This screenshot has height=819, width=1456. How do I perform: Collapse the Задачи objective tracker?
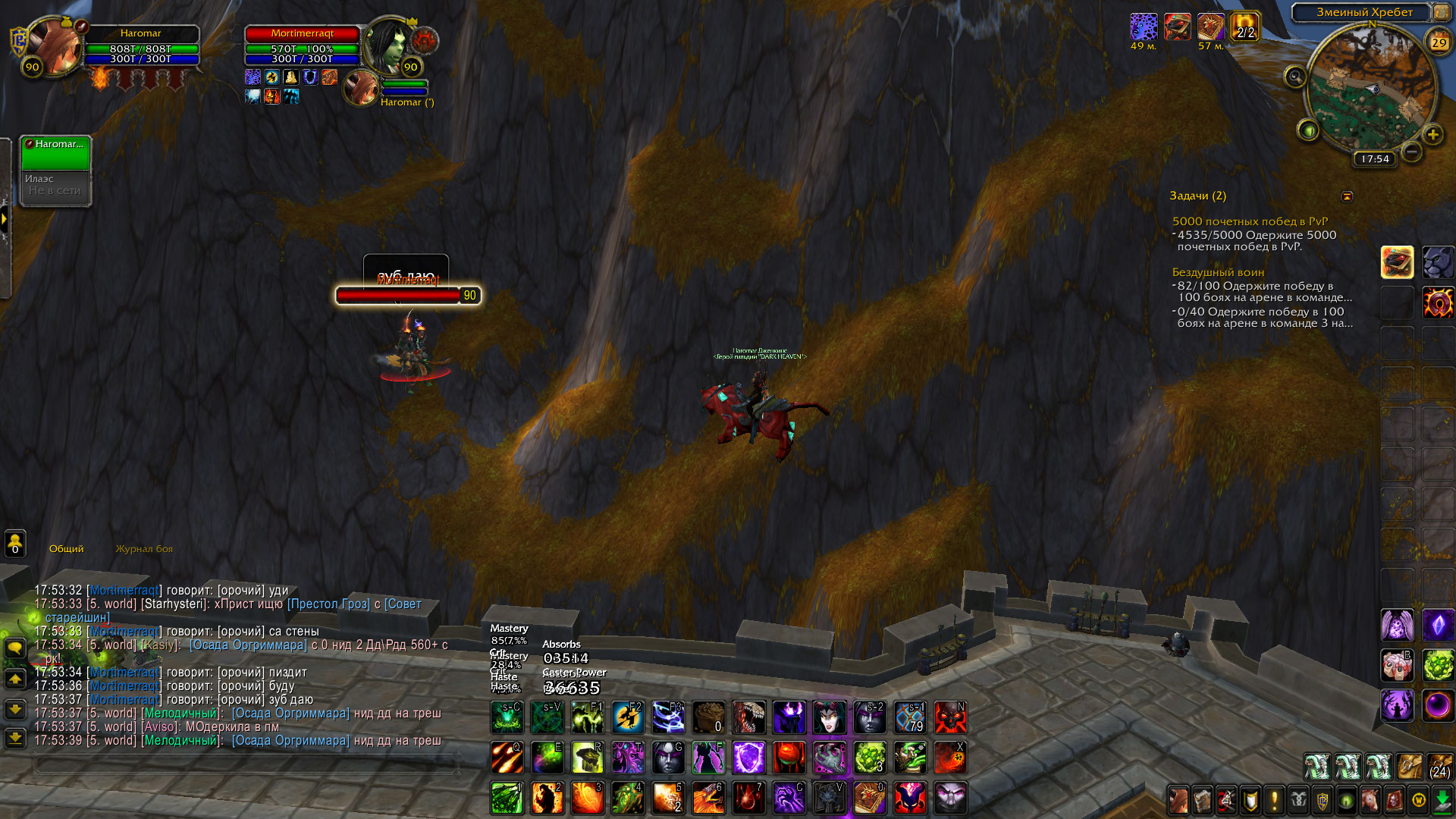pos(1347,196)
